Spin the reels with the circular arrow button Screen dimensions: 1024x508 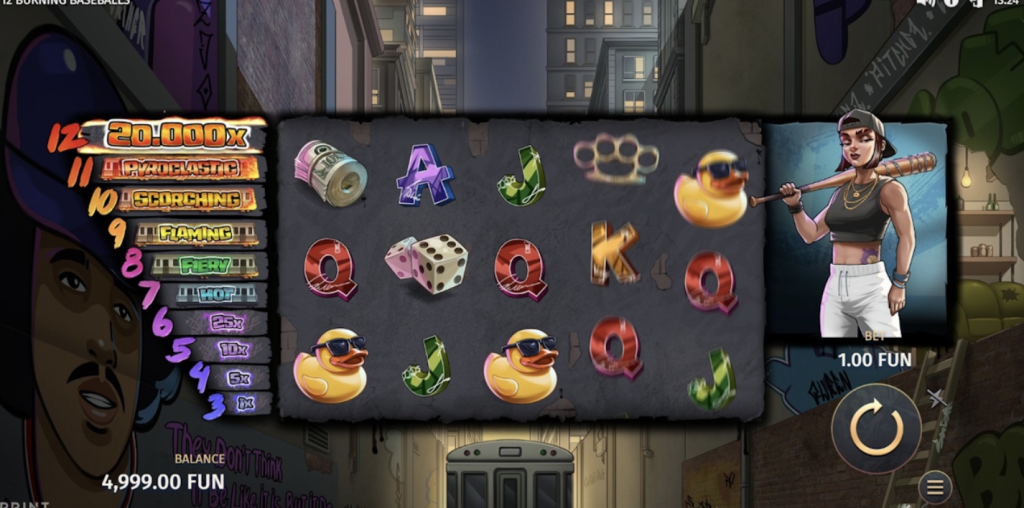point(876,428)
